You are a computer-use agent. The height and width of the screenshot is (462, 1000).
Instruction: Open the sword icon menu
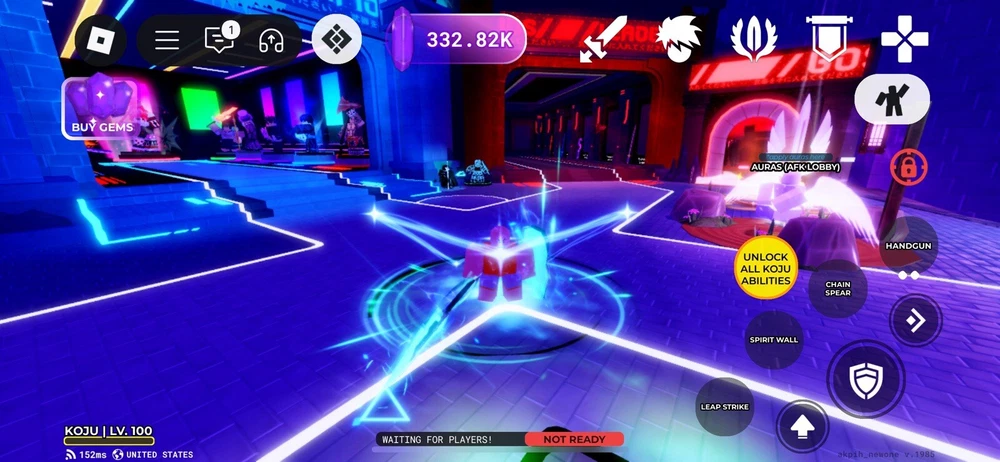tap(606, 40)
